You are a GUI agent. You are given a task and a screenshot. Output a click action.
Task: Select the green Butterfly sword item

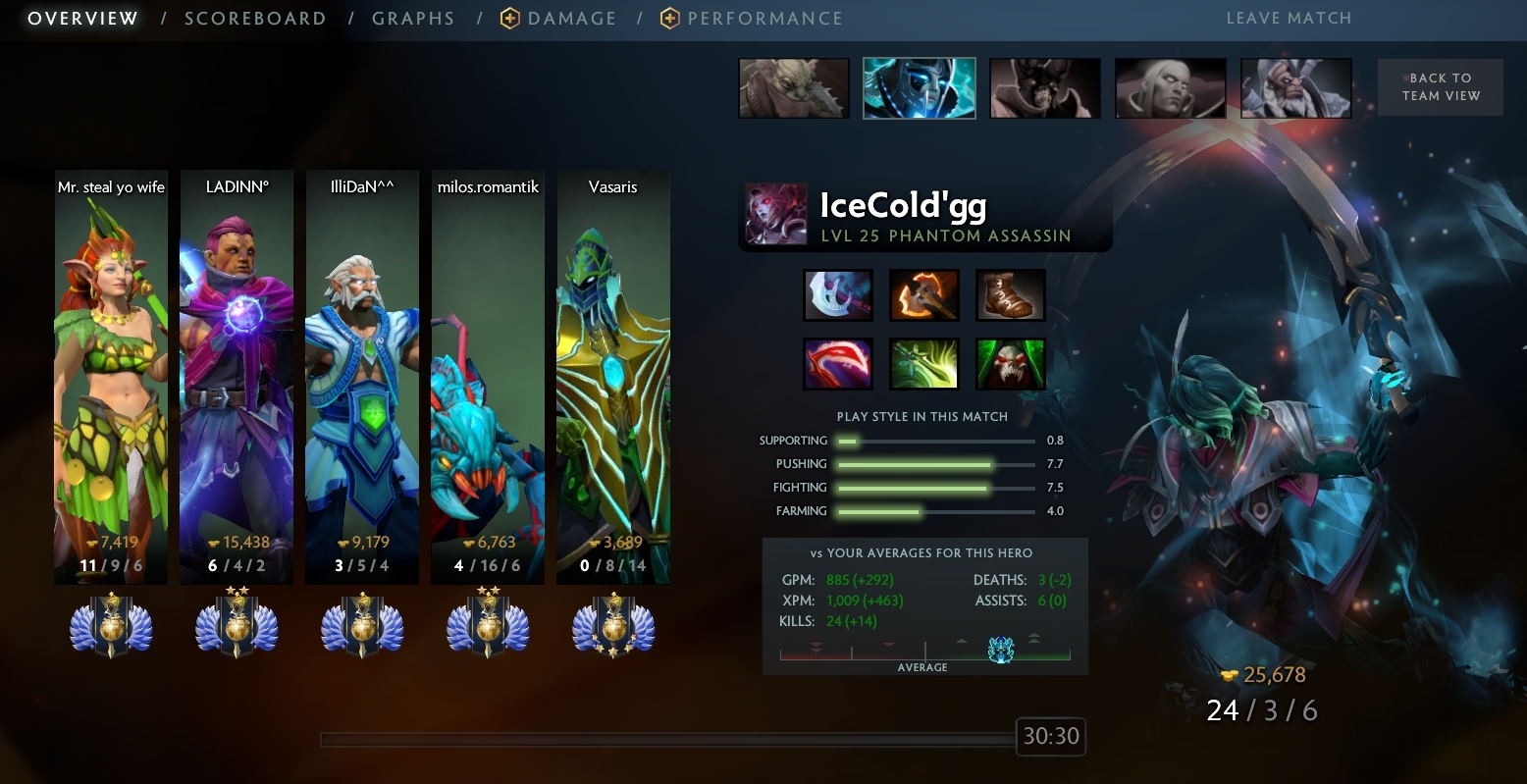pyautogui.click(x=923, y=364)
